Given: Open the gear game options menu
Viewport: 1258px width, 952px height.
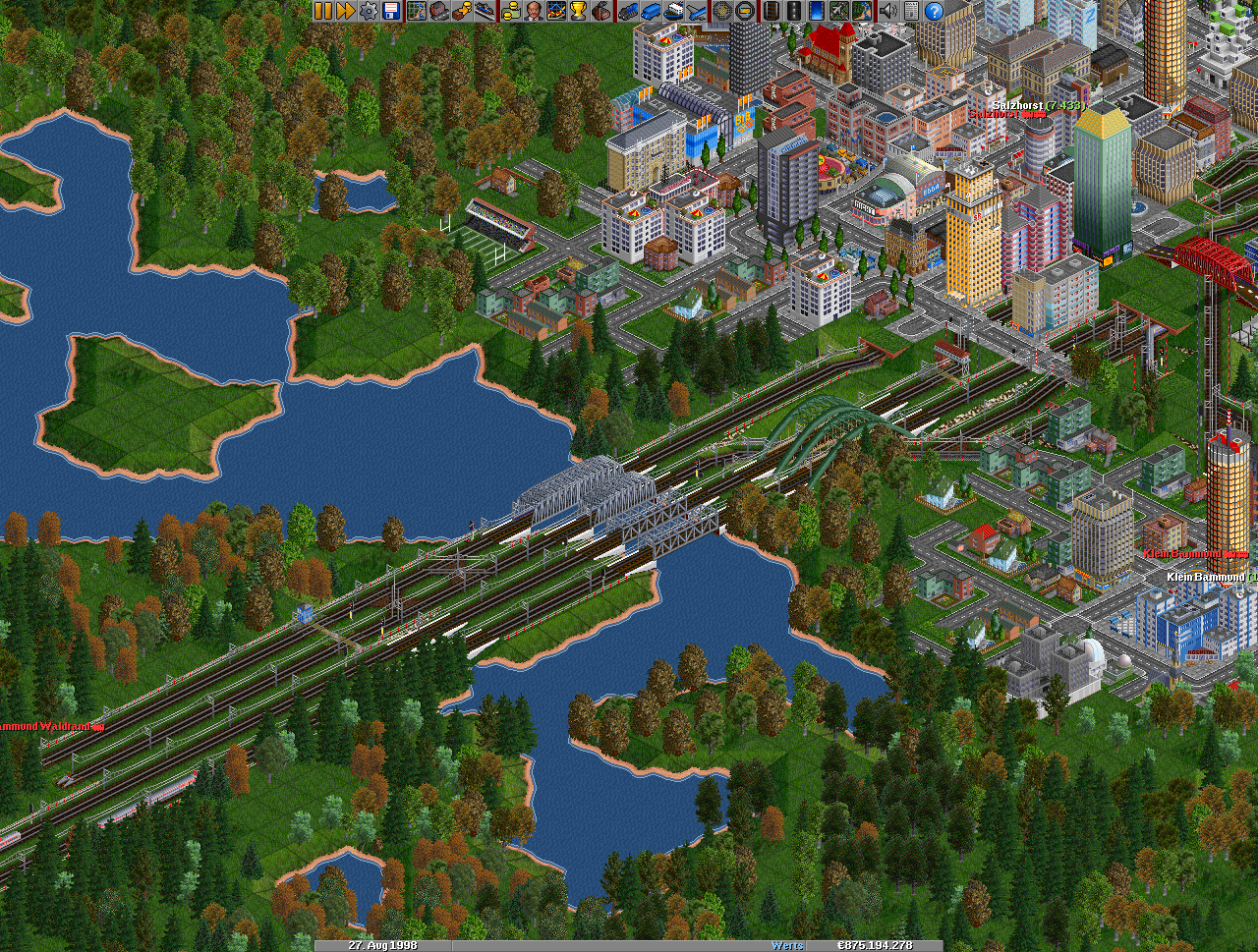Looking at the screenshot, I should click(369, 11).
